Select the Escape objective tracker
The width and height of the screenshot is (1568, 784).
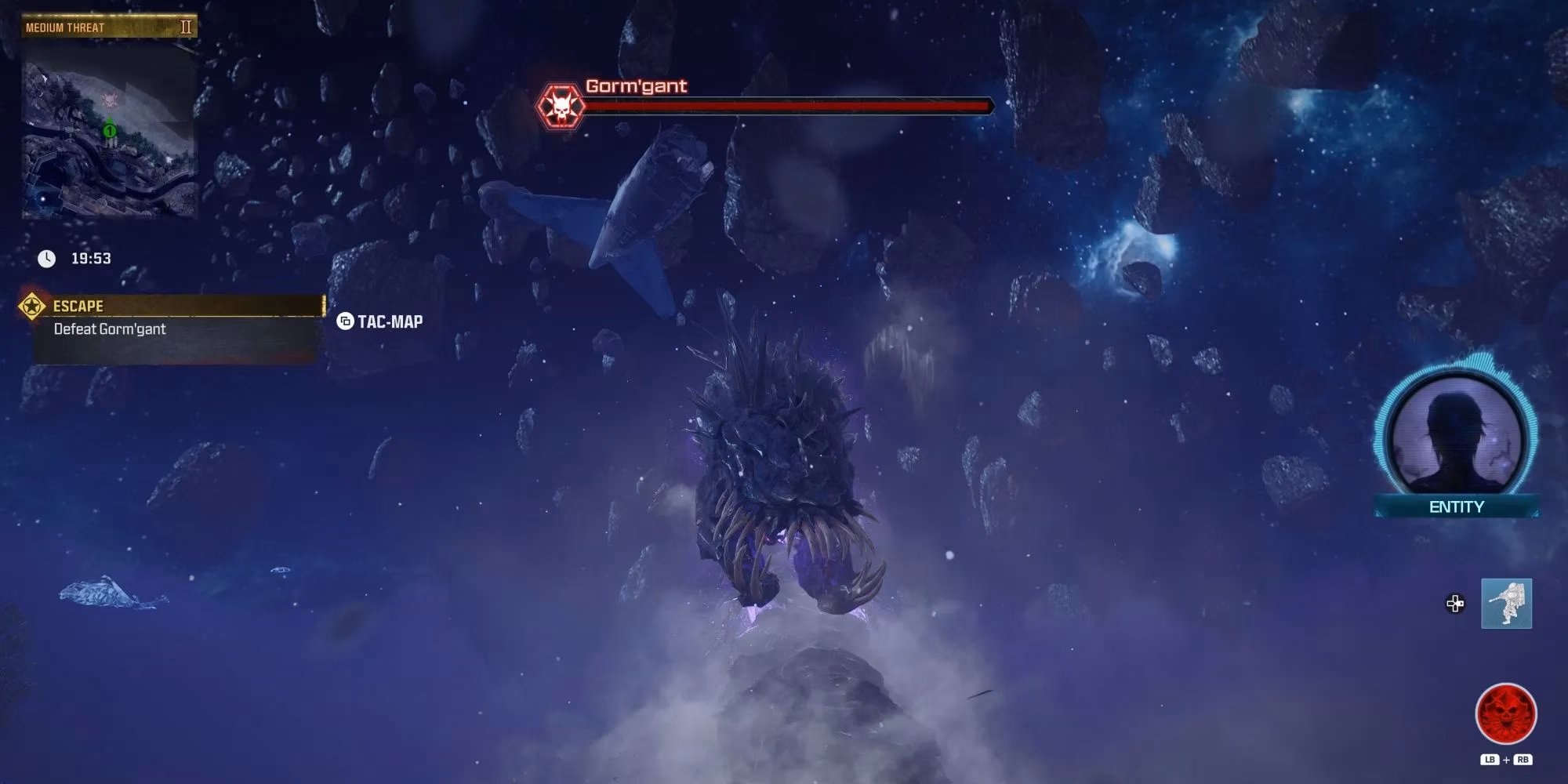[176, 307]
